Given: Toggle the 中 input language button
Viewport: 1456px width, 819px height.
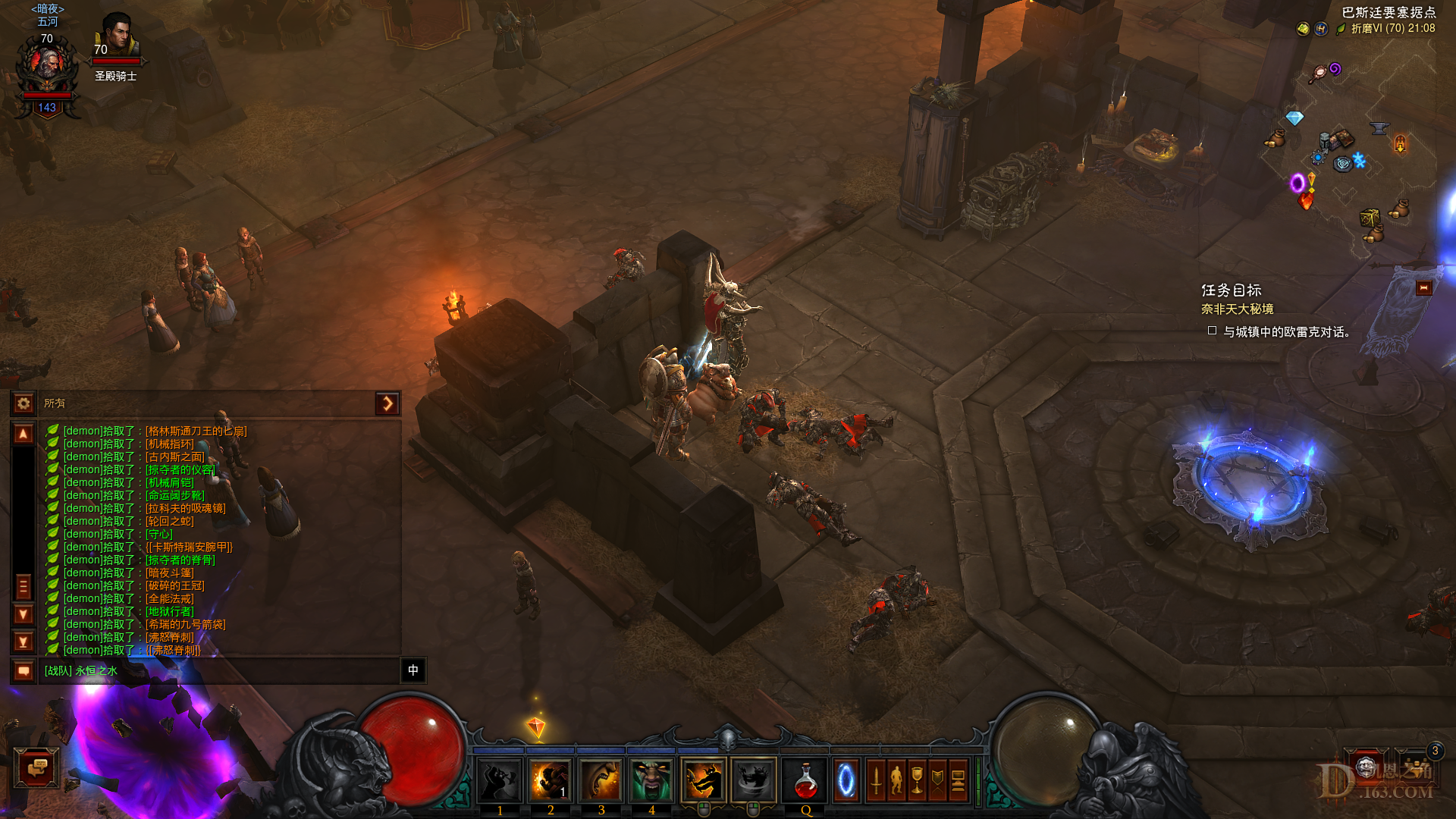Looking at the screenshot, I should click(413, 670).
